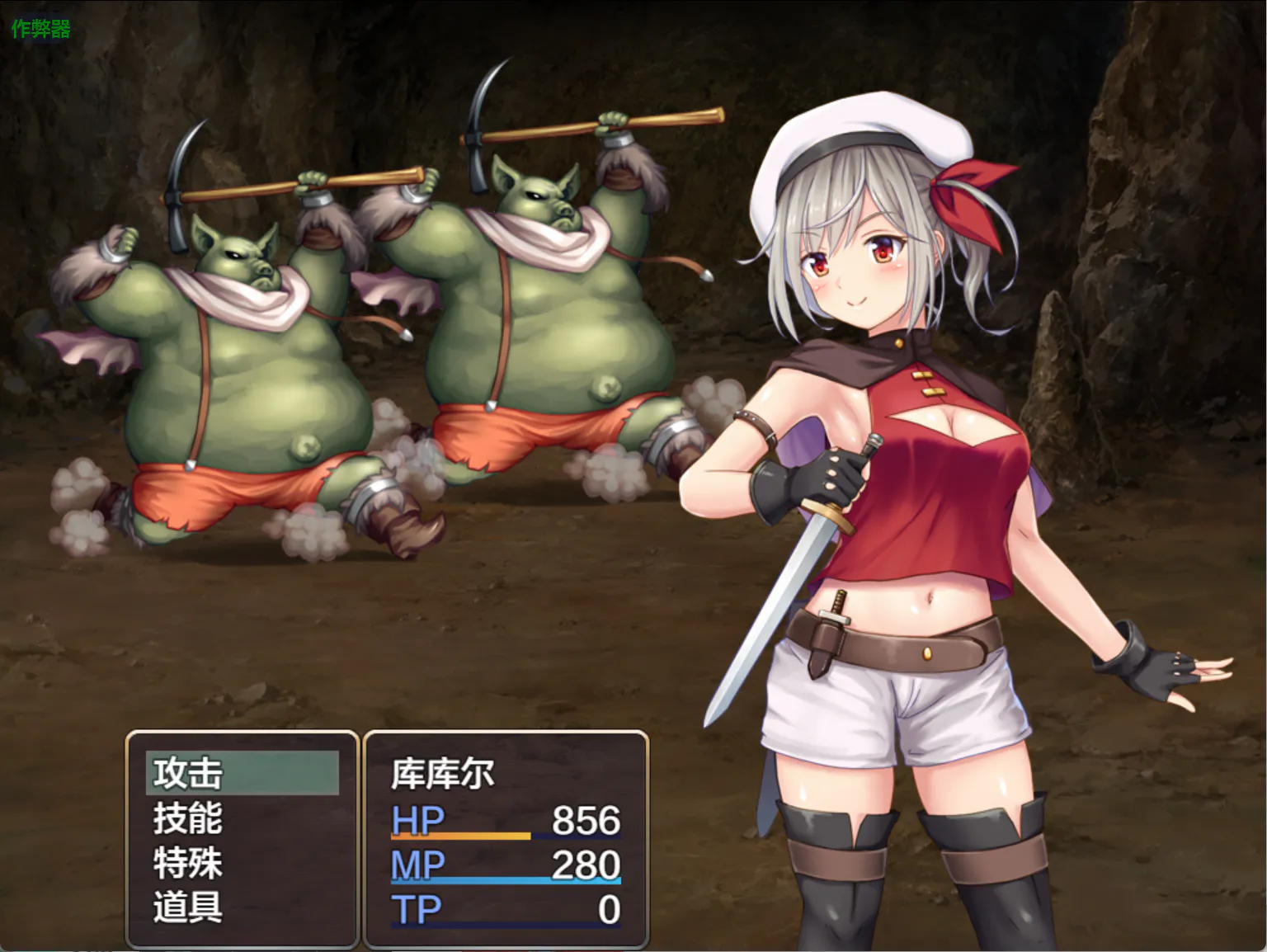Select the 攻击 (Attack) command

coord(188,774)
